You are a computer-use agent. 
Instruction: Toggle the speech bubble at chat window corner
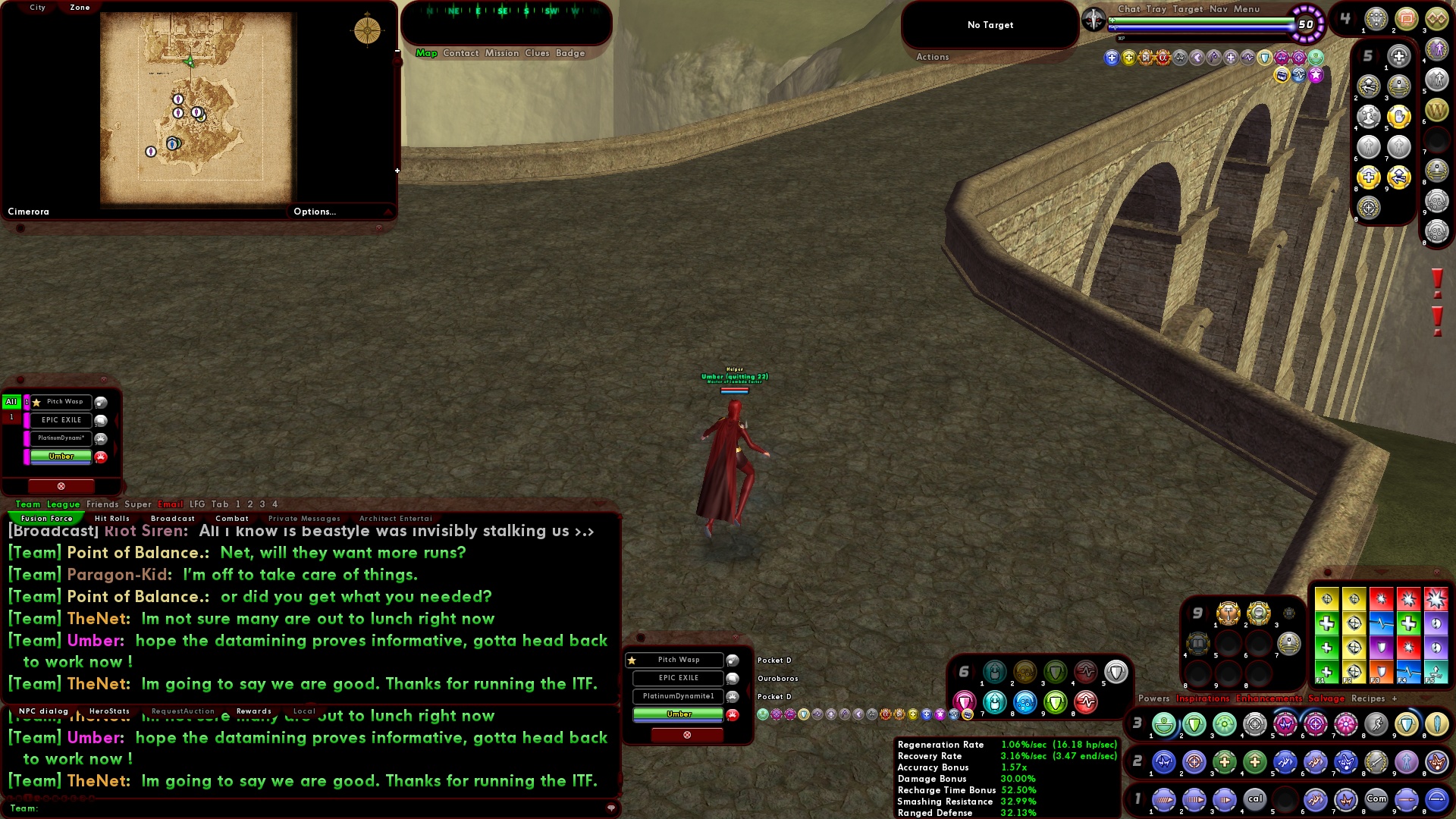[x=611, y=808]
